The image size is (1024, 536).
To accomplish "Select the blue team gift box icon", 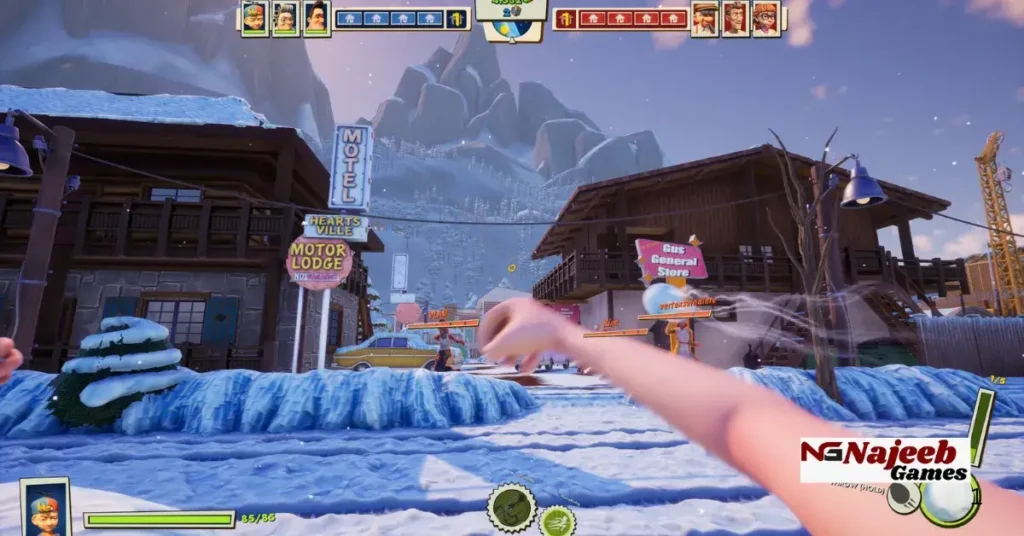I will coord(457,18).
